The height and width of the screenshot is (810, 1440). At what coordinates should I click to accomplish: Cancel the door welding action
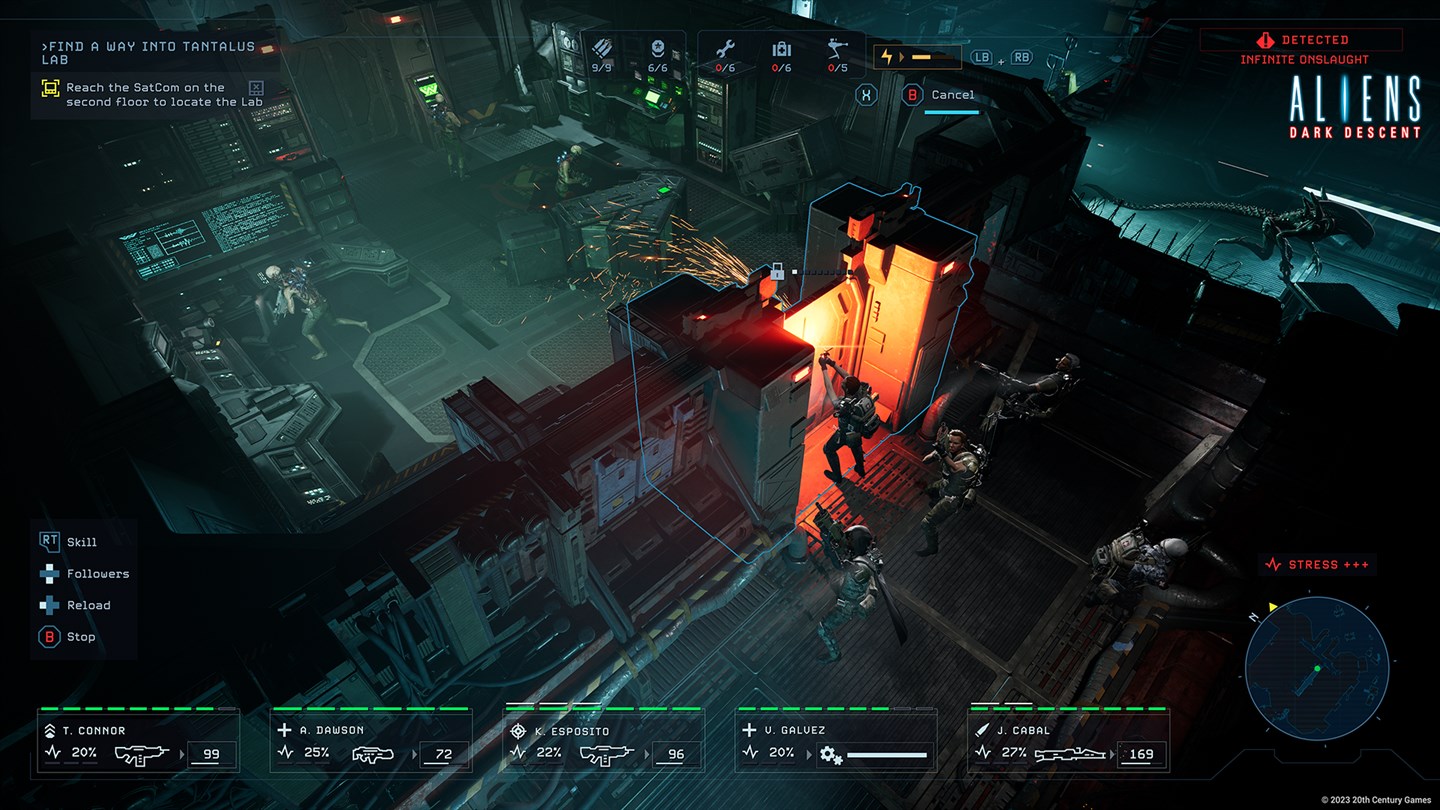[x=940, y=95]
